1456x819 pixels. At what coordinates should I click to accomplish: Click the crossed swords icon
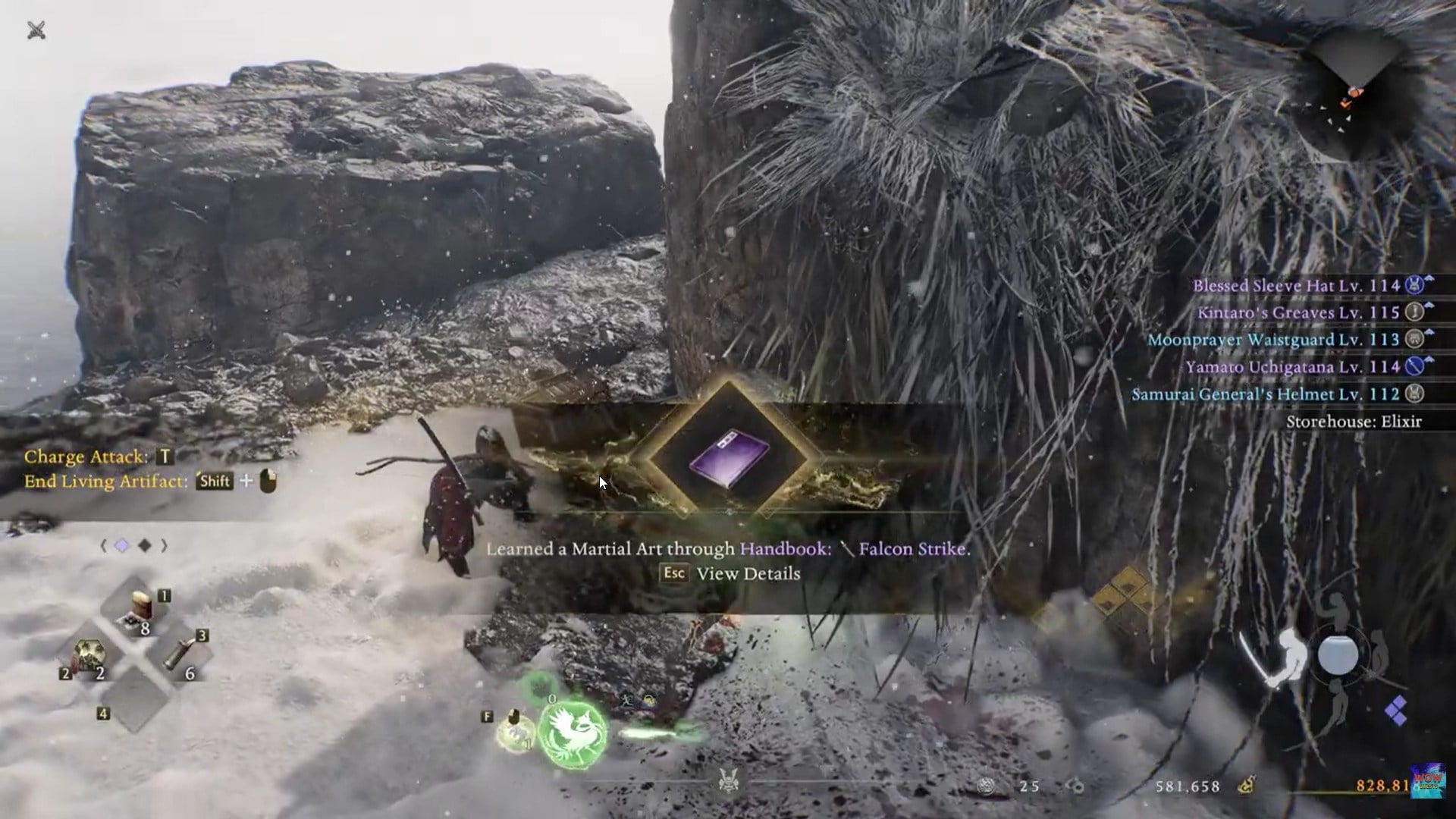click(x=36, y=30)
